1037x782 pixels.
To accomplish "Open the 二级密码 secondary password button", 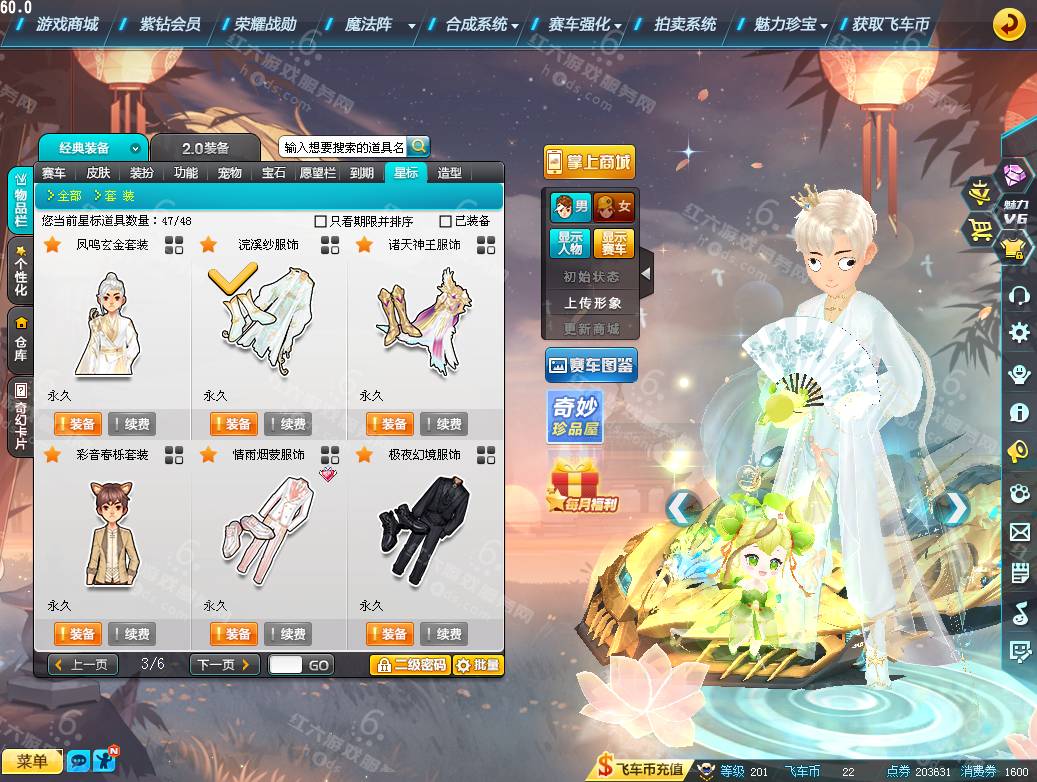I will point(410,665).
